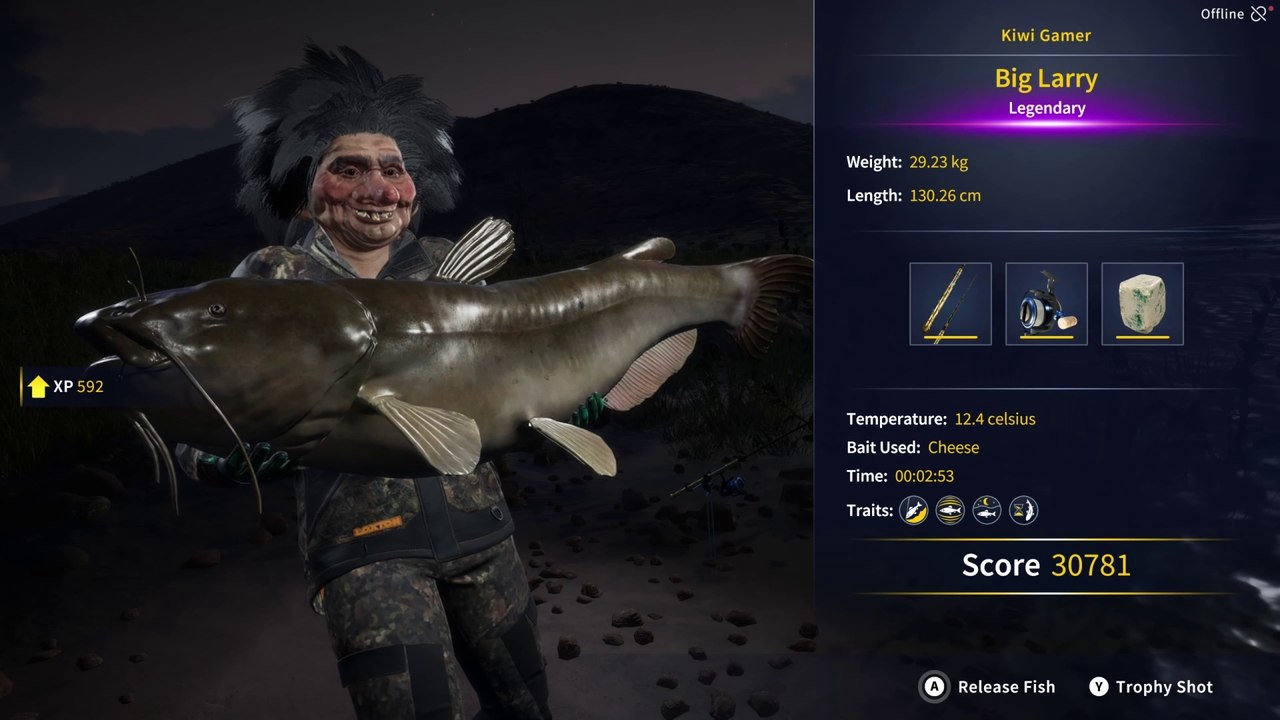Inspect the fish with yellow waves trait

click(x=950, y=511)
